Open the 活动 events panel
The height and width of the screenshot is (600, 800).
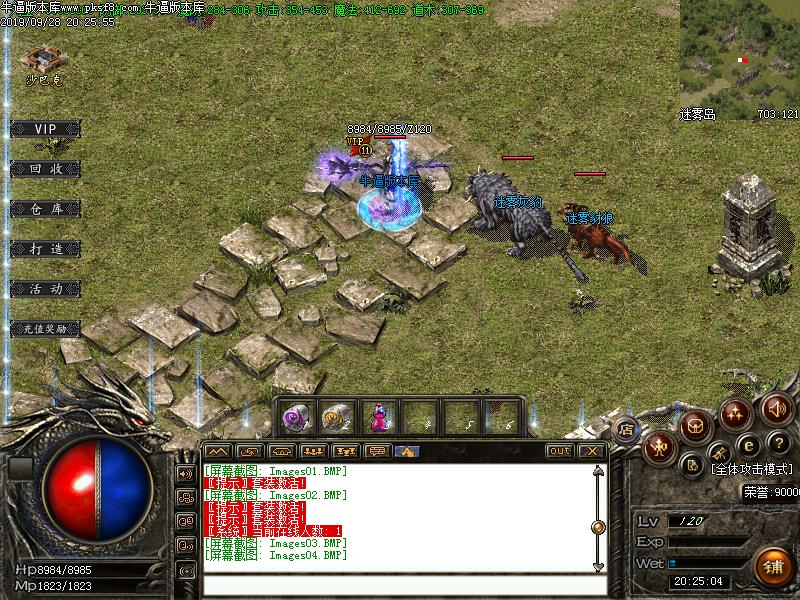[45, 288]
